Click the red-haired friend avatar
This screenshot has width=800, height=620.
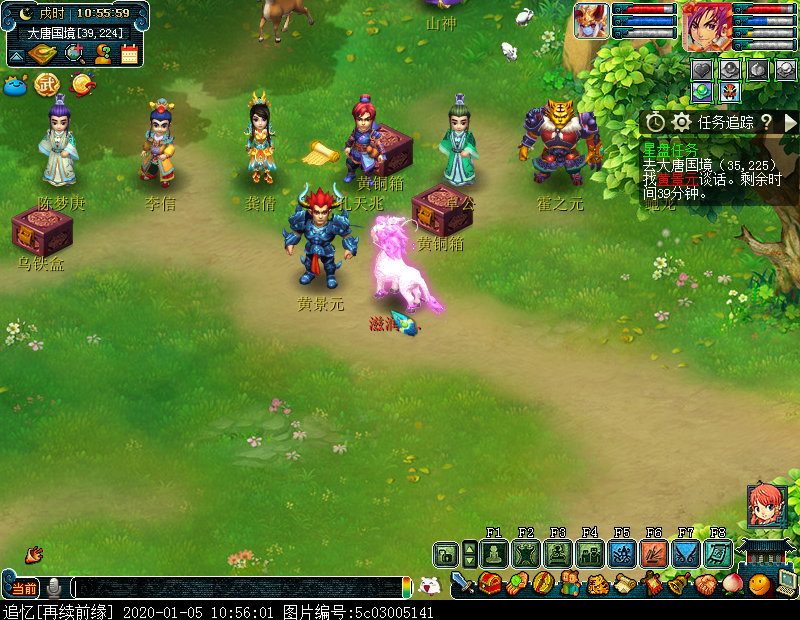766,505
